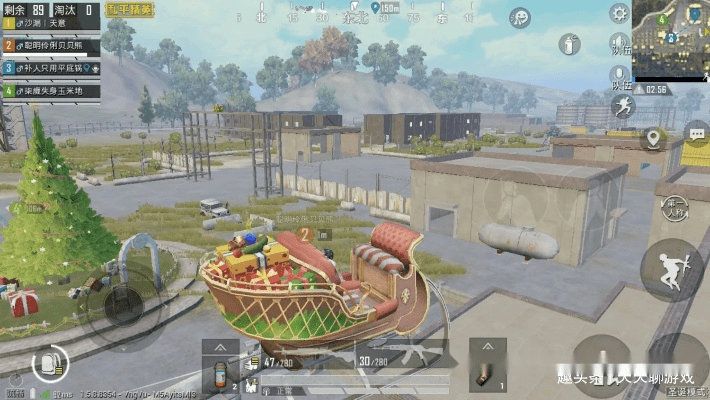The image size is (710, 400).
Task: Switch first-person view perspective button
Action: point(673,207)
